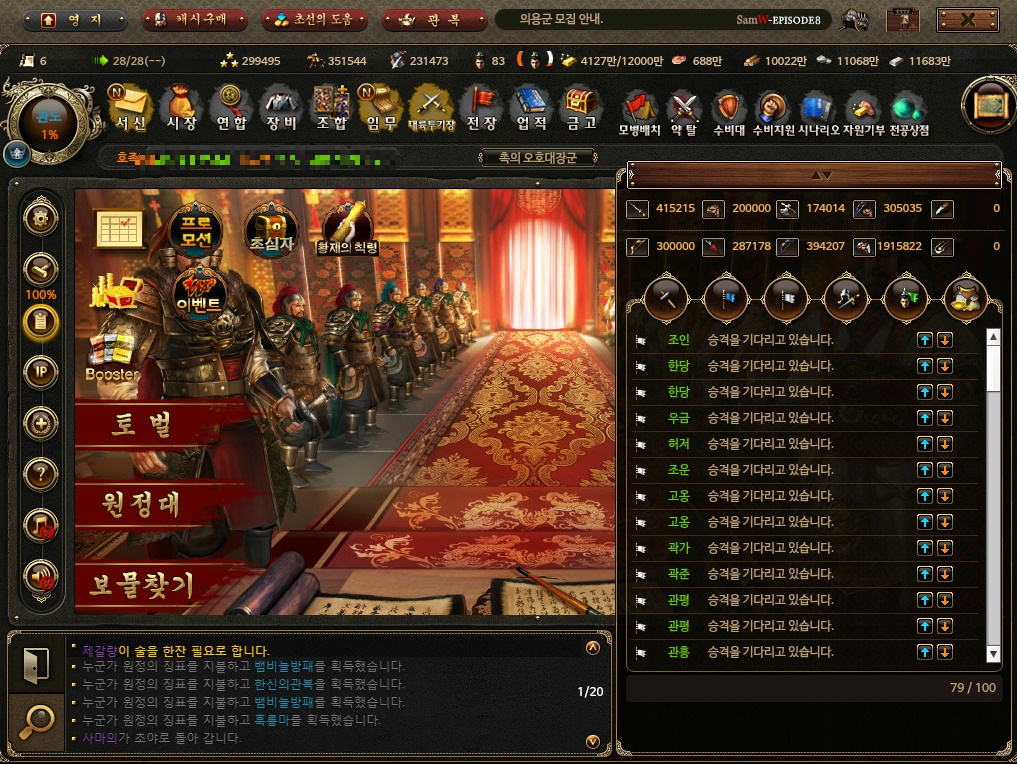The image size is (1017, 764).
Task: Open the 전공상점 merit shop icon
Action: pos(907,112)
